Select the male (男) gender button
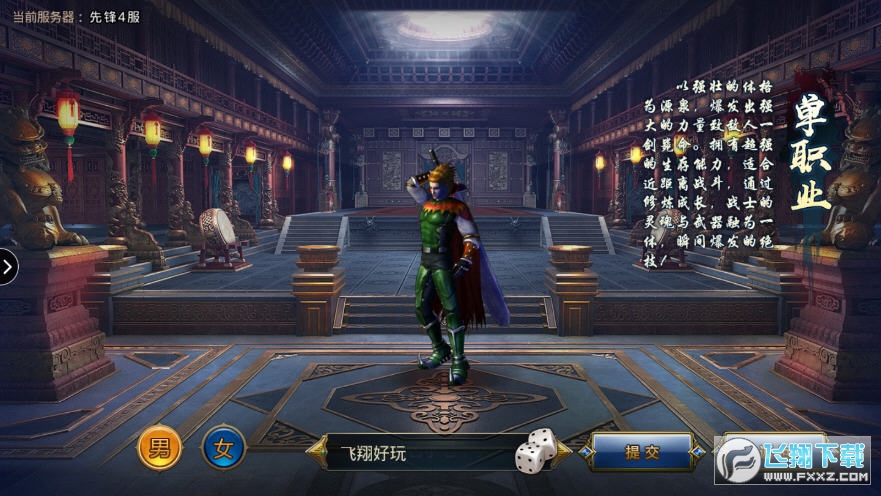Screen dimensions: 881x496 pyautogui.click(x=160, y=449)
